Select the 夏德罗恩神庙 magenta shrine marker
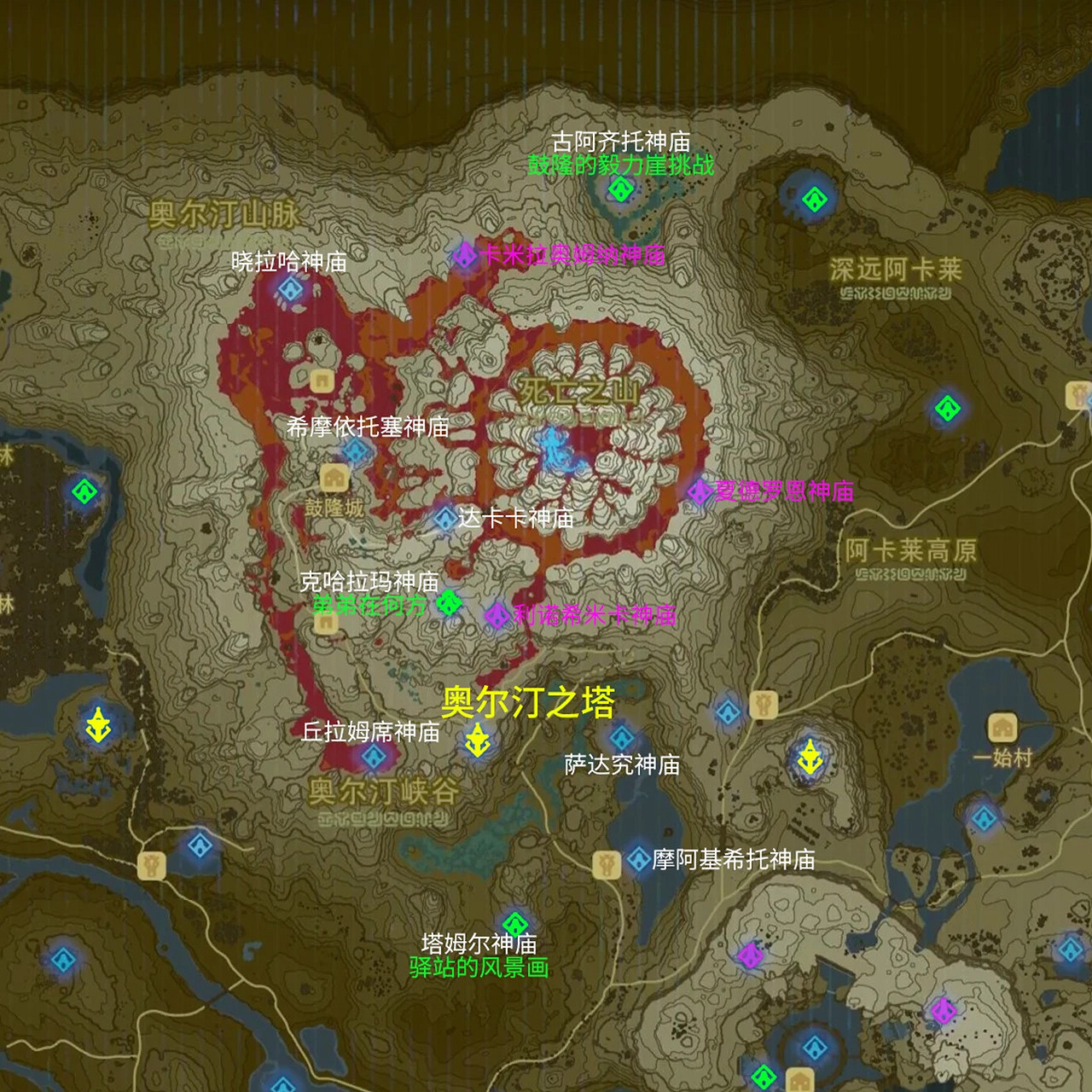 click(700, 491)
